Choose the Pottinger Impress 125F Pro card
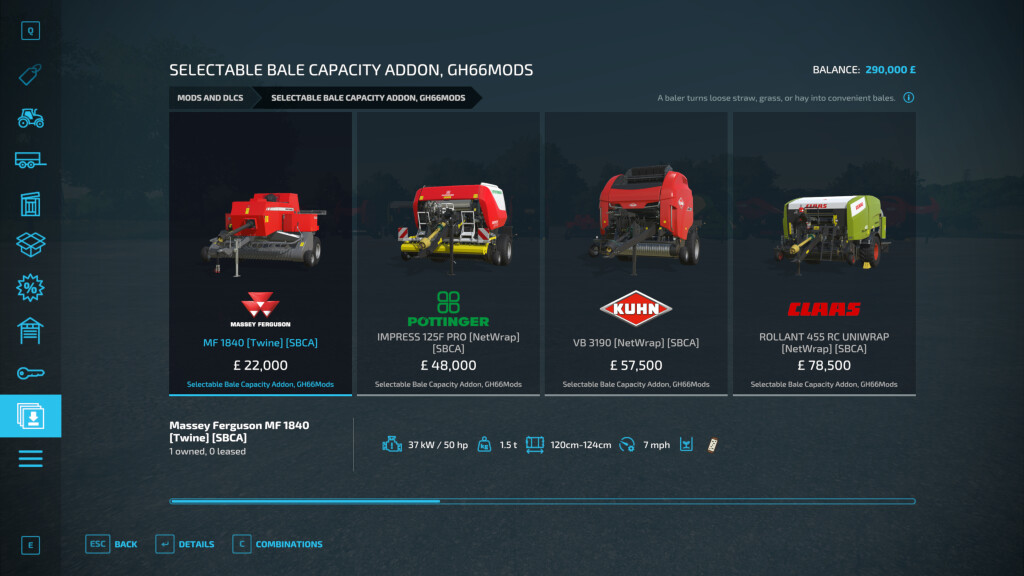This screenshot has height=576, width=1024. [x=448, y=253]
